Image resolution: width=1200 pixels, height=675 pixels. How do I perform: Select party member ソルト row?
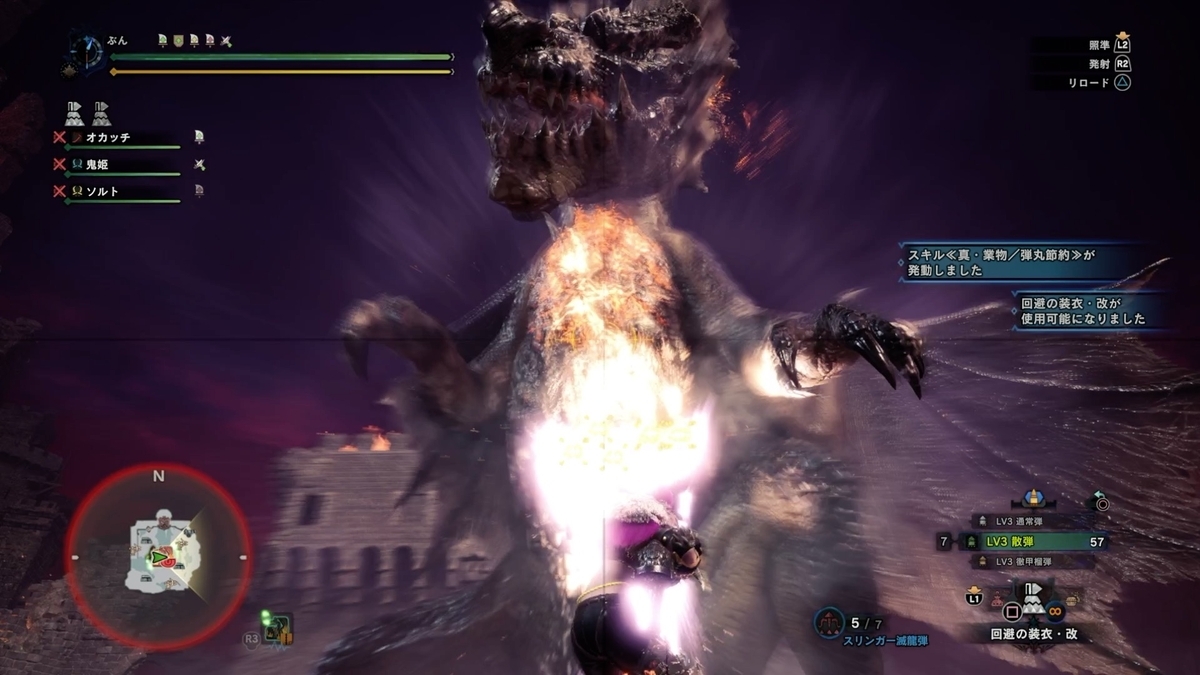click(x=122, y=191)
